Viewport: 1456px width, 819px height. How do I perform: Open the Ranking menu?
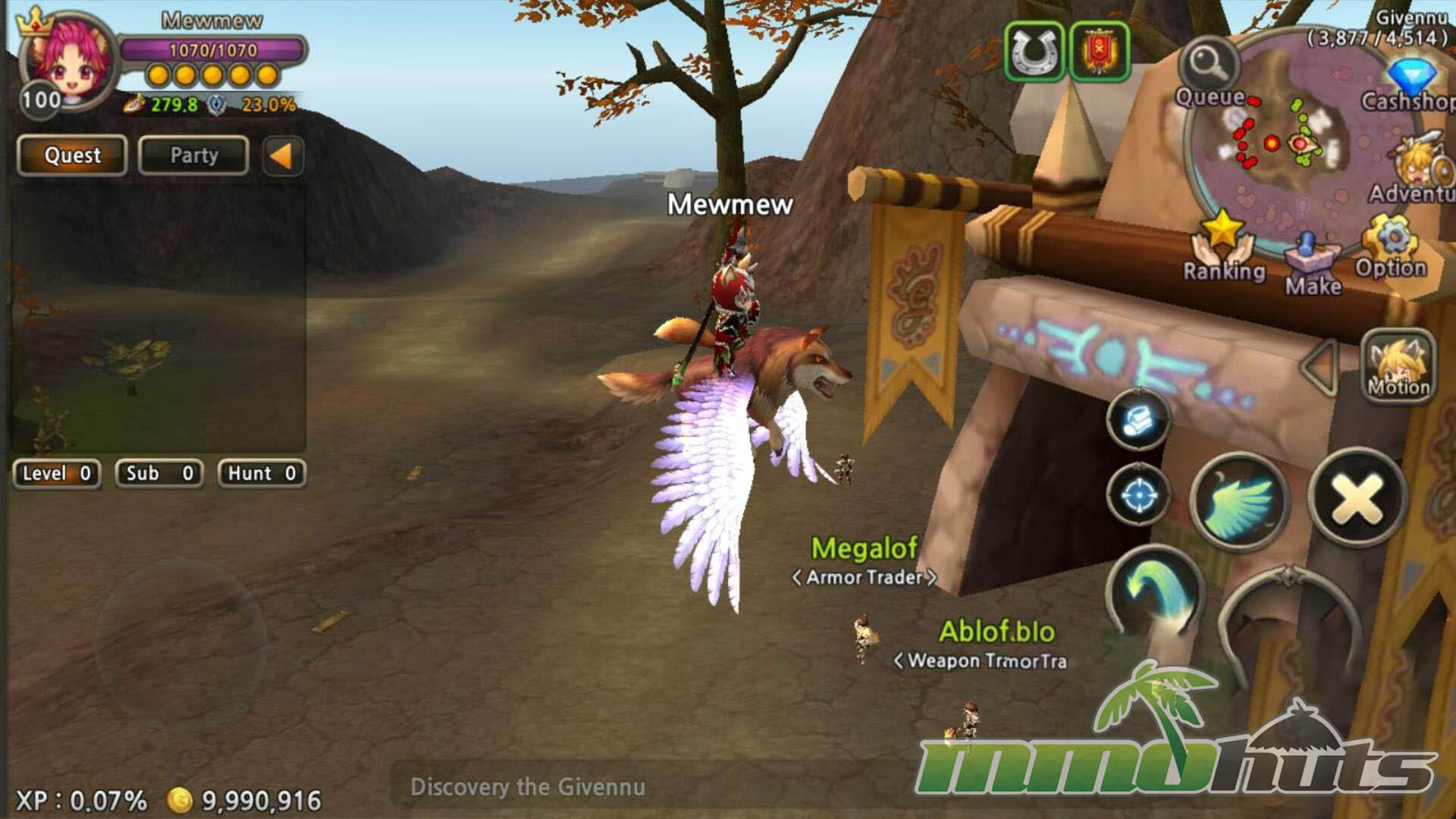[1222, 246]
